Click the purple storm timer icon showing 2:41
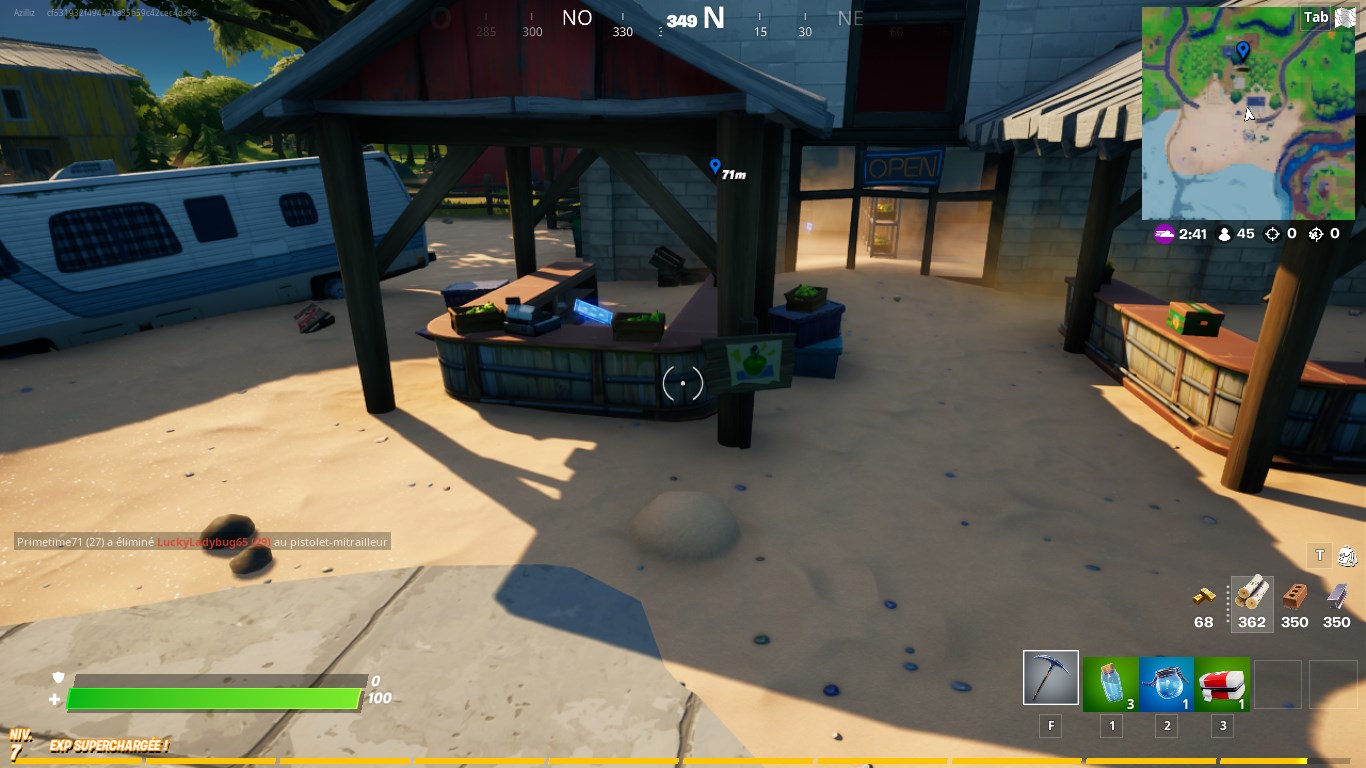1366x768 pixels. pos(1162,233)
